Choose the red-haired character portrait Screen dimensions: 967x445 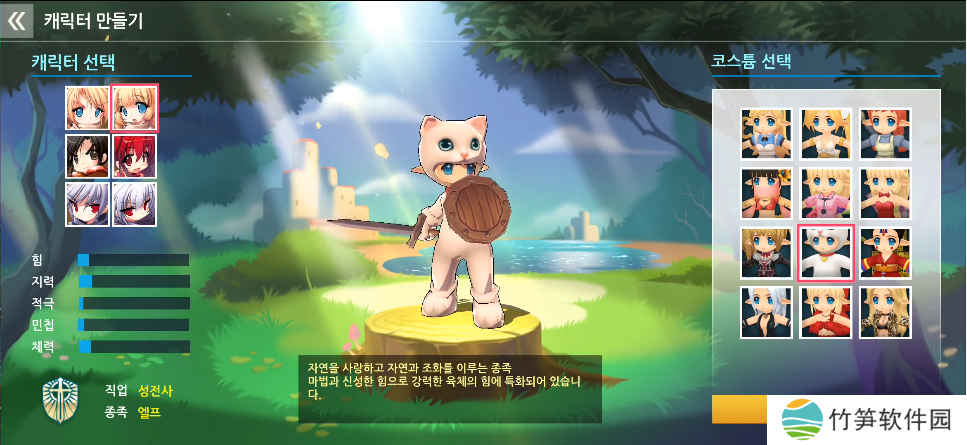coord(134,156)
